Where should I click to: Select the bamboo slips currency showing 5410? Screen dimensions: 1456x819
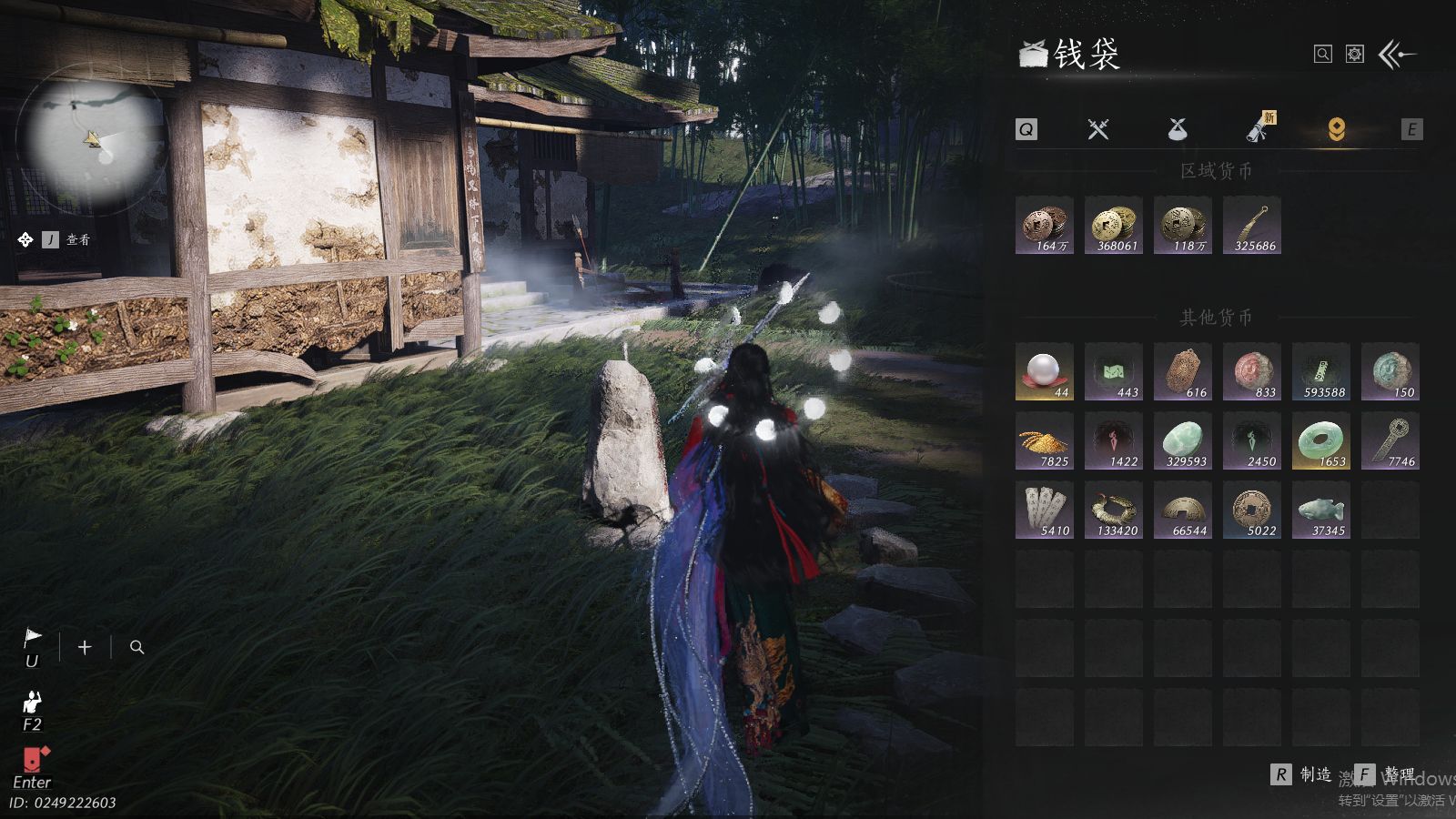click(1045, 510)
